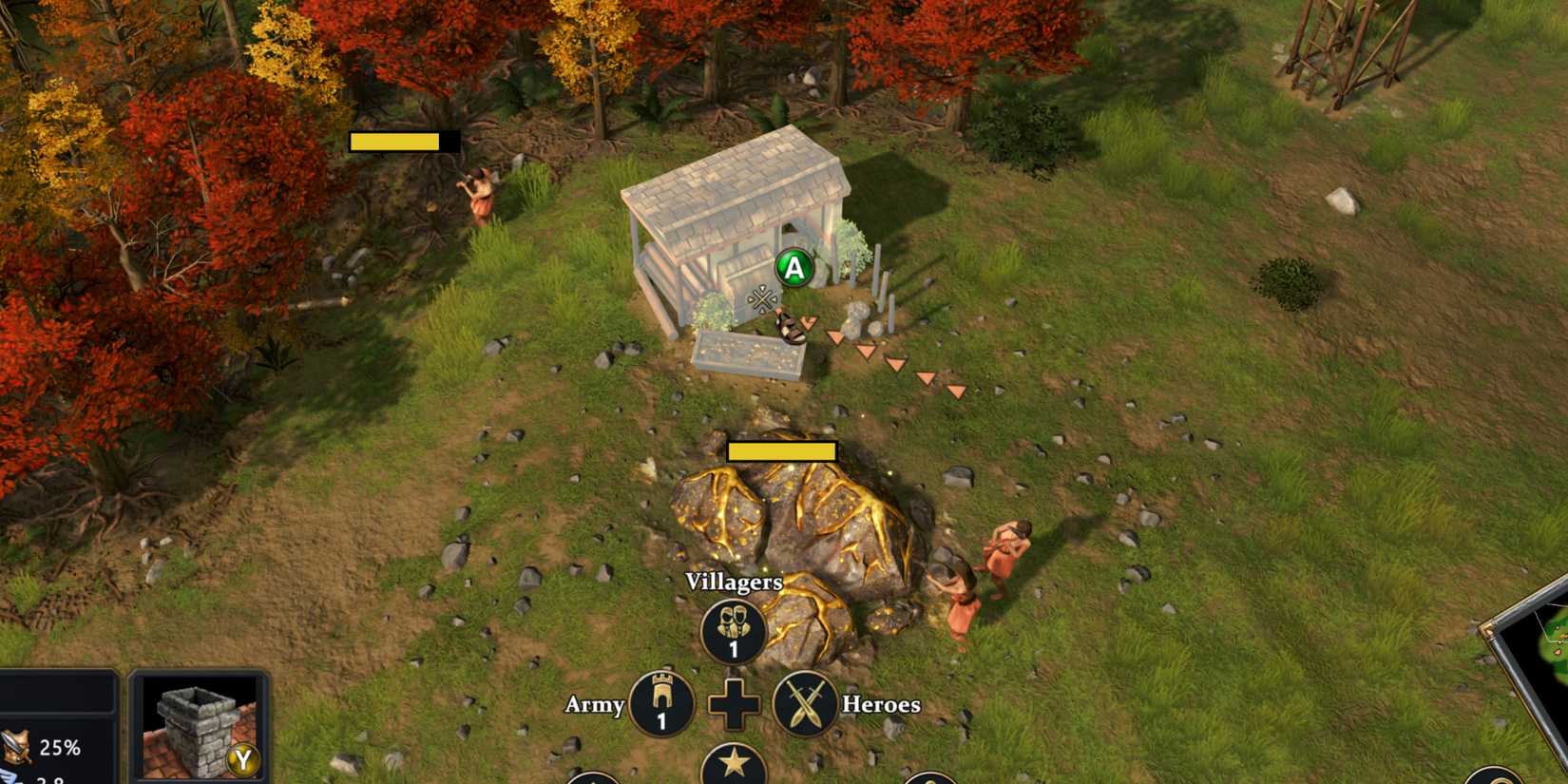This screenshot has width=1568, height=784.
Task: Click the gather-point marker near the shrine
Action: tap(760, 298)
